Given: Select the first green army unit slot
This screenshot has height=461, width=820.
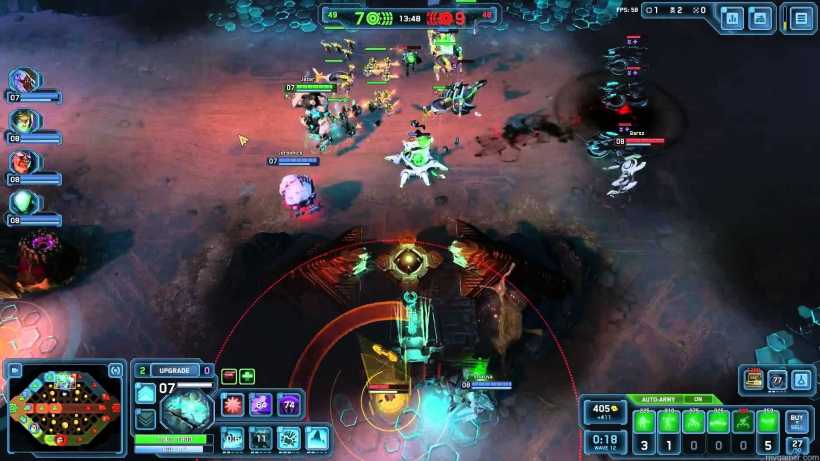Looking at the screenshot, I should (x=645, y=421).
